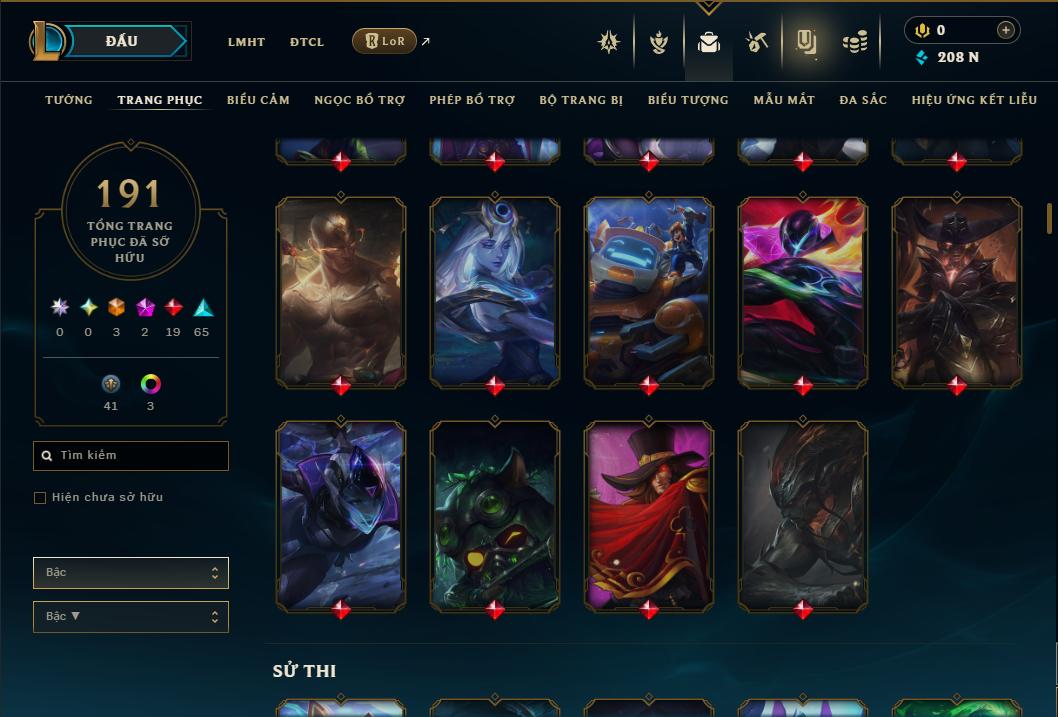This screenshot has height=717, width=1058.
Task: Toggle the Hiện chưa sở hữu checkbox
Action: click(40, 498)
